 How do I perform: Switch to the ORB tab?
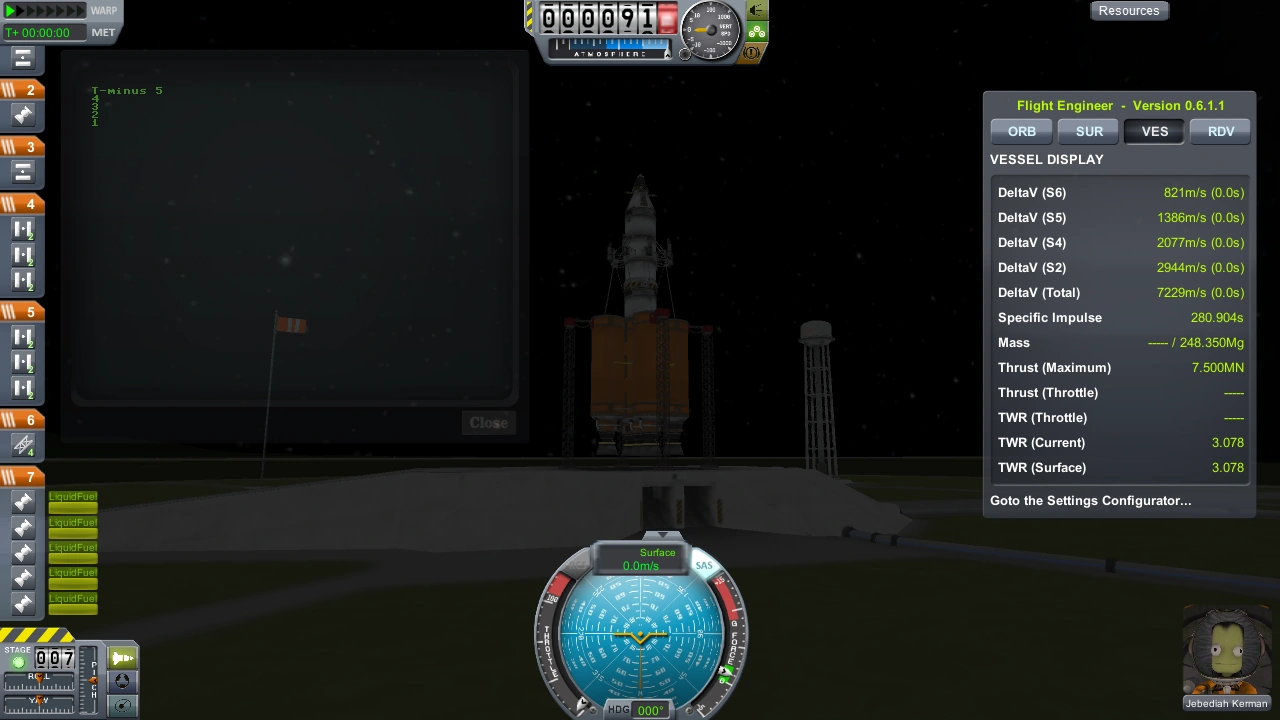click(1021, 131)
